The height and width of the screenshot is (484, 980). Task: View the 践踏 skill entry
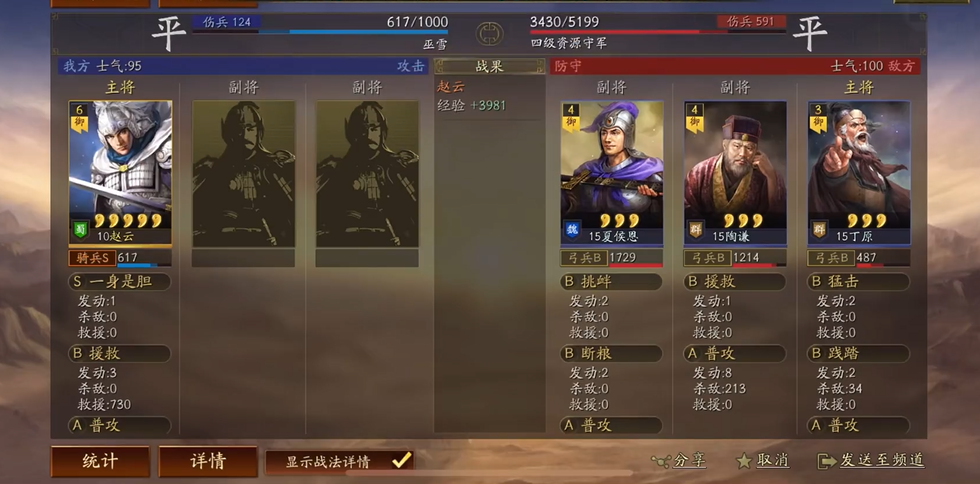(859, 353)
